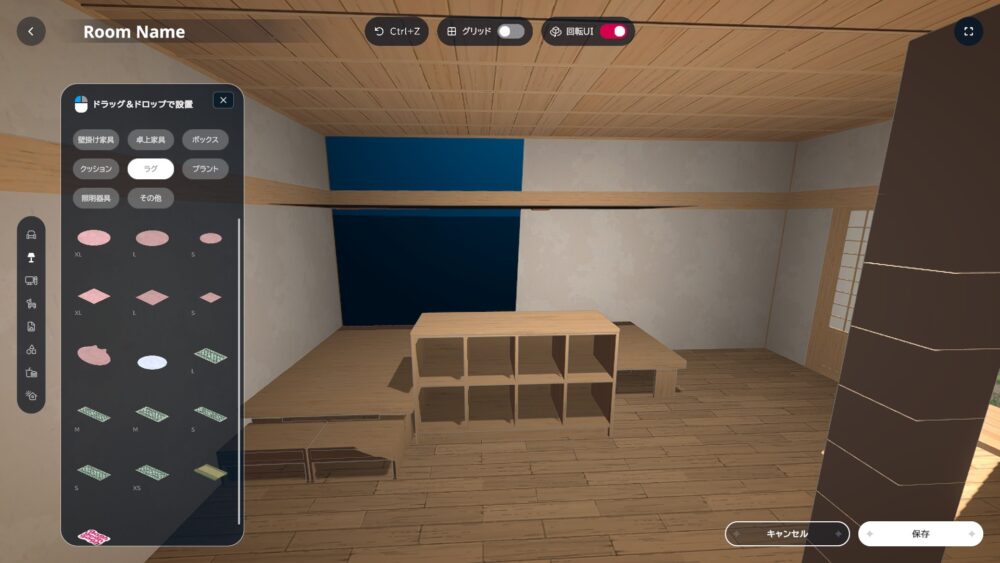
Task: Choose the white oval rug thumbnail
Action: click(152, 362)
